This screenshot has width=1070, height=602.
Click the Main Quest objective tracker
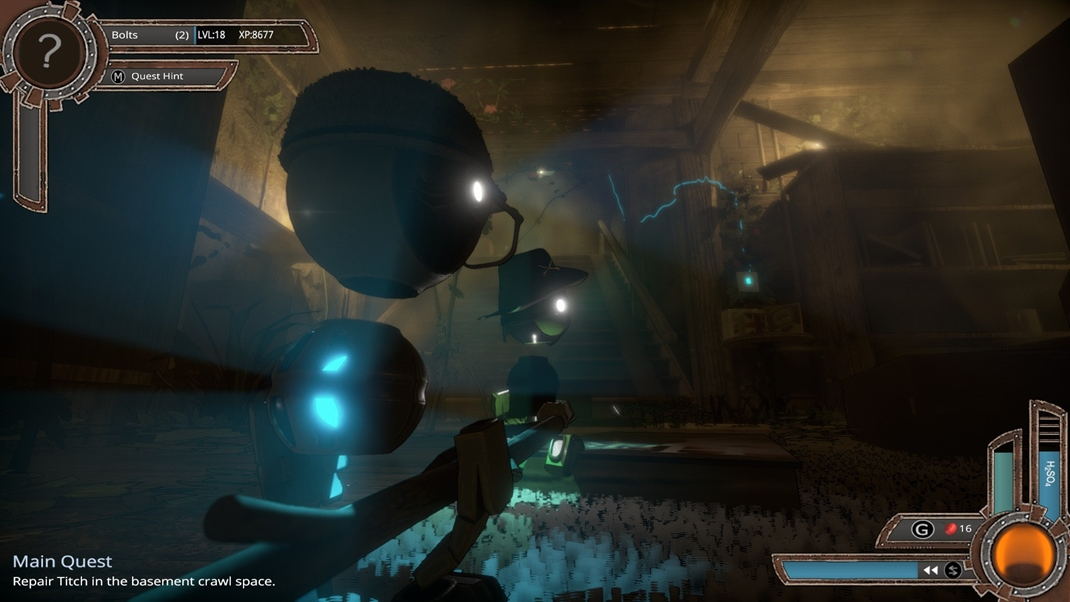(x=143, y=571)
